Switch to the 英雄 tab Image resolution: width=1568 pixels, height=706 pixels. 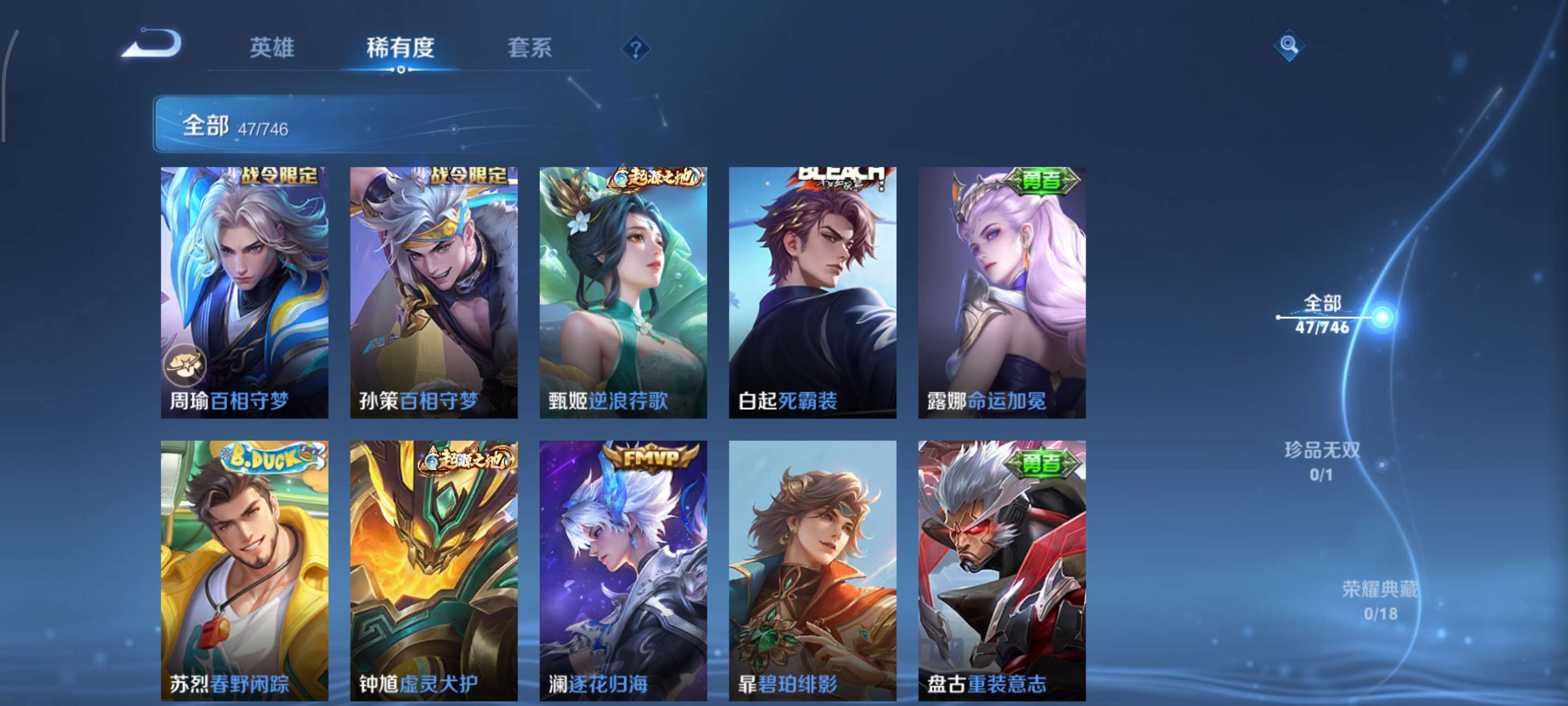coord(271,49)
